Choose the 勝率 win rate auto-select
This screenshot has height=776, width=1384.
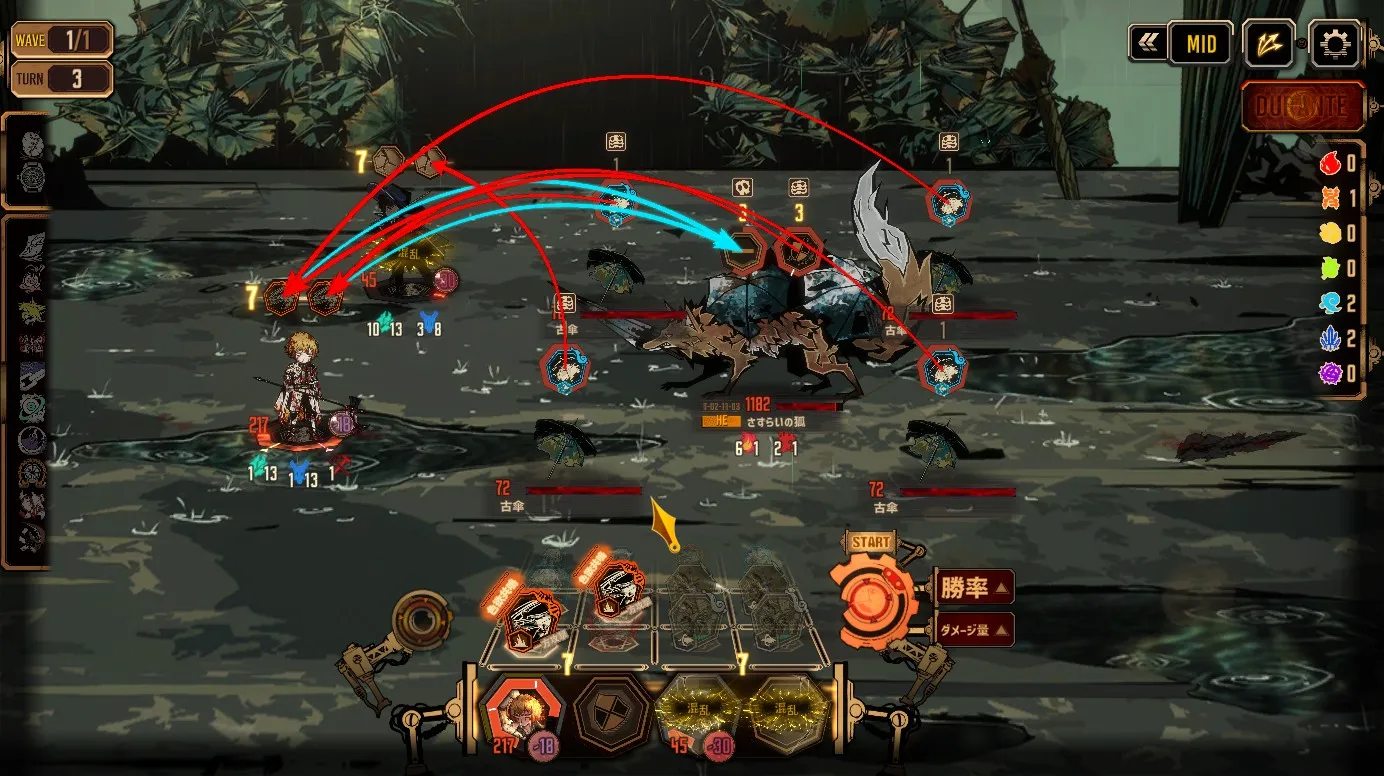tap(975, 588)
